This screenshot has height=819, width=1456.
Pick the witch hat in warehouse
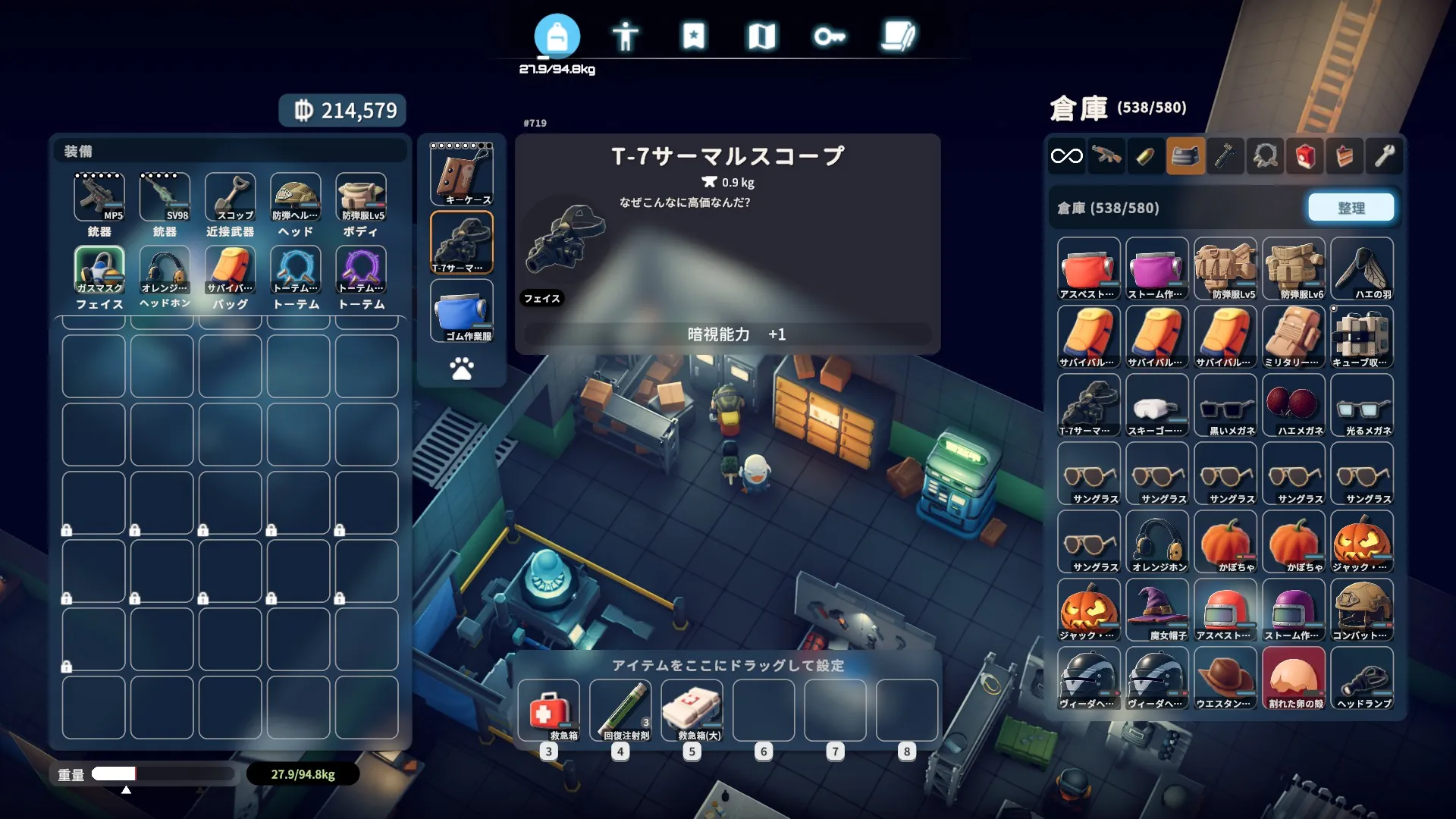pyautogui.click(x=1157, y=610)
